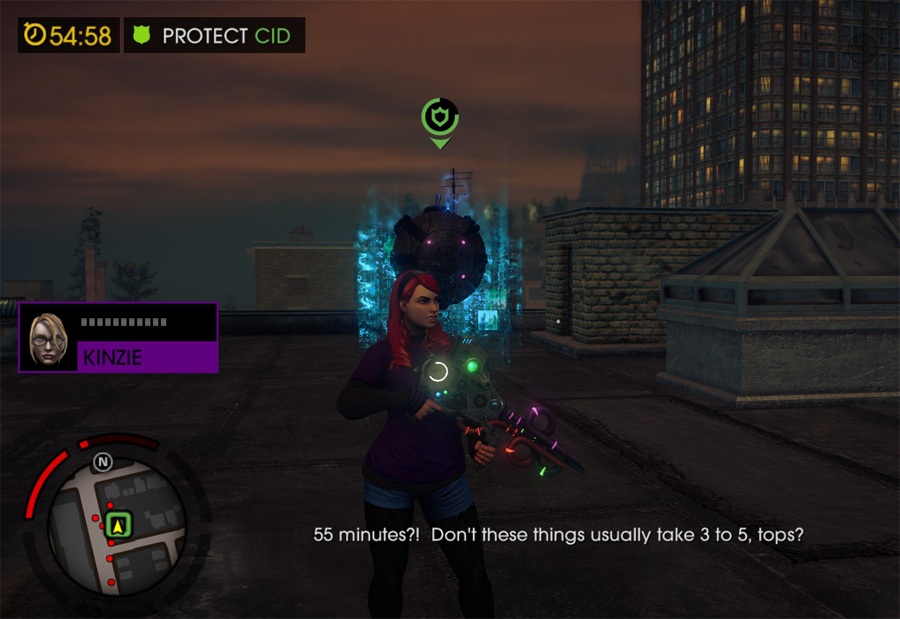Image resolution: width=900 pixels, height=619 pixels.
Task: Click Kinzie's homie portrait
Action: point(48,338)
